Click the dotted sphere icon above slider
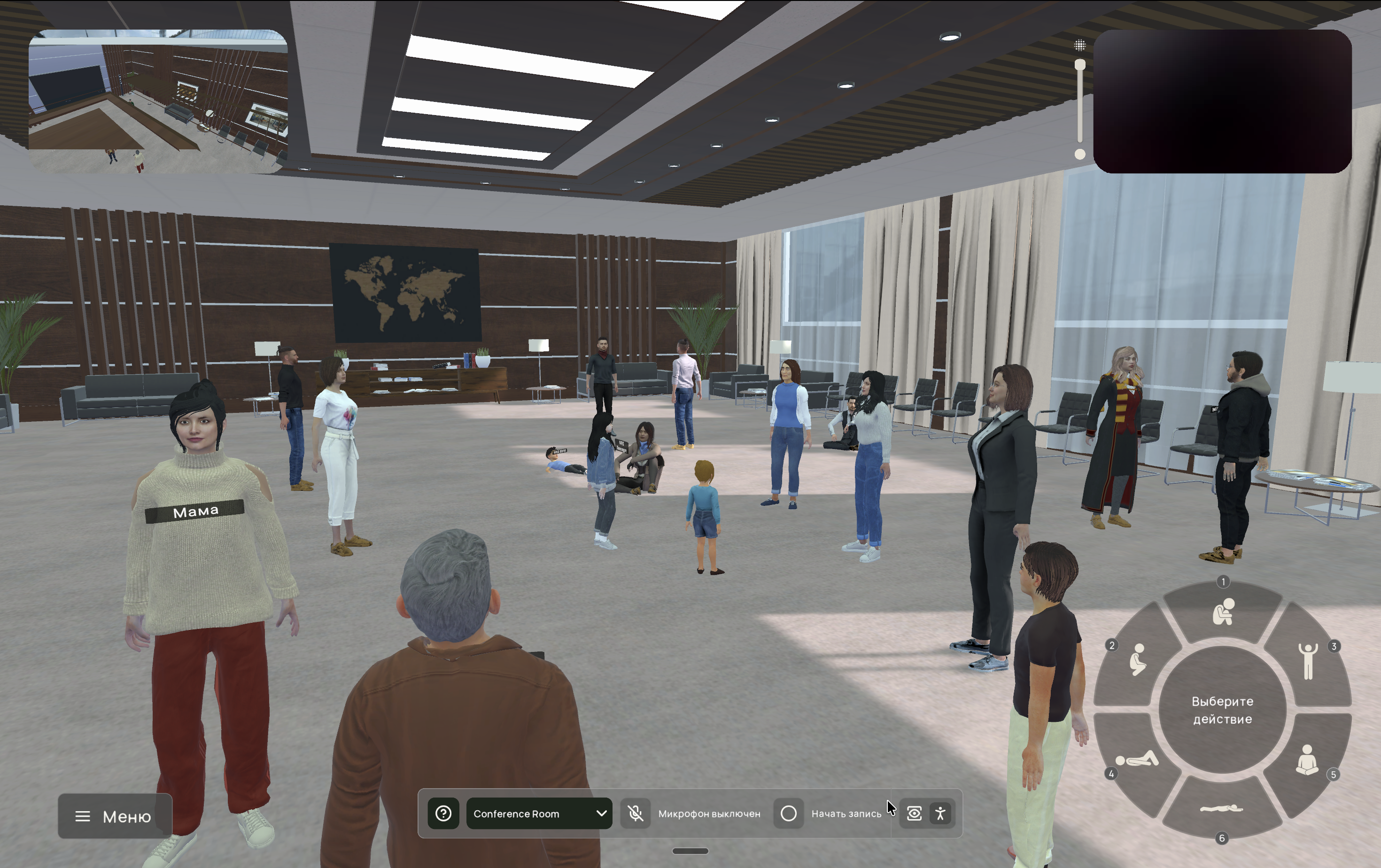The width and height of the screenshot is (1381, 868). [1080, 45]
